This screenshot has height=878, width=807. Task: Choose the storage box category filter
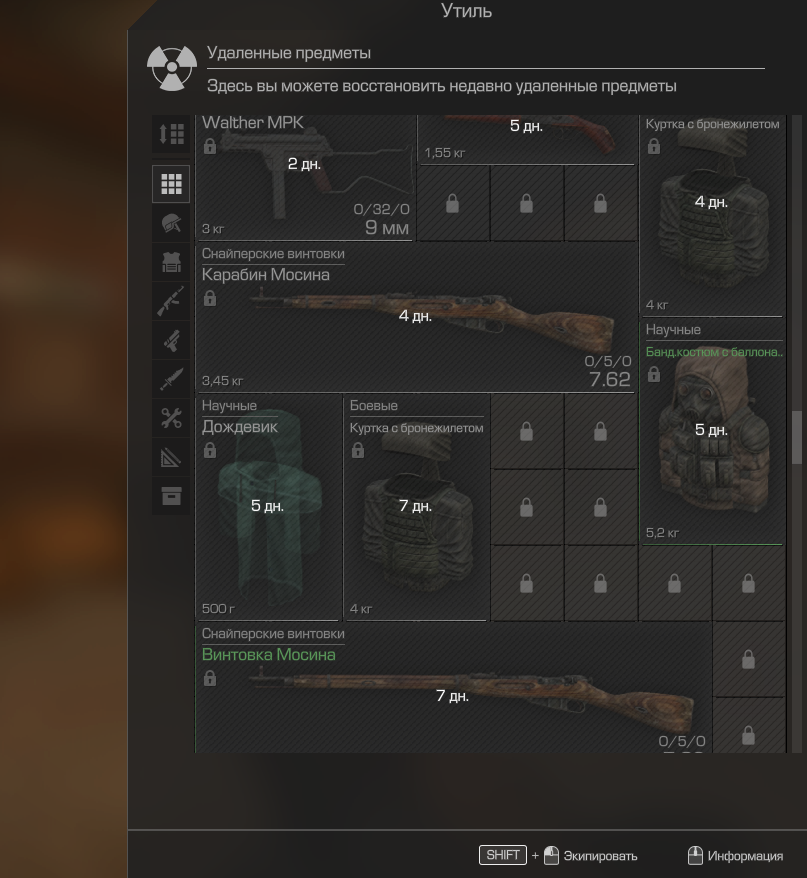click(x=171, y=496)
